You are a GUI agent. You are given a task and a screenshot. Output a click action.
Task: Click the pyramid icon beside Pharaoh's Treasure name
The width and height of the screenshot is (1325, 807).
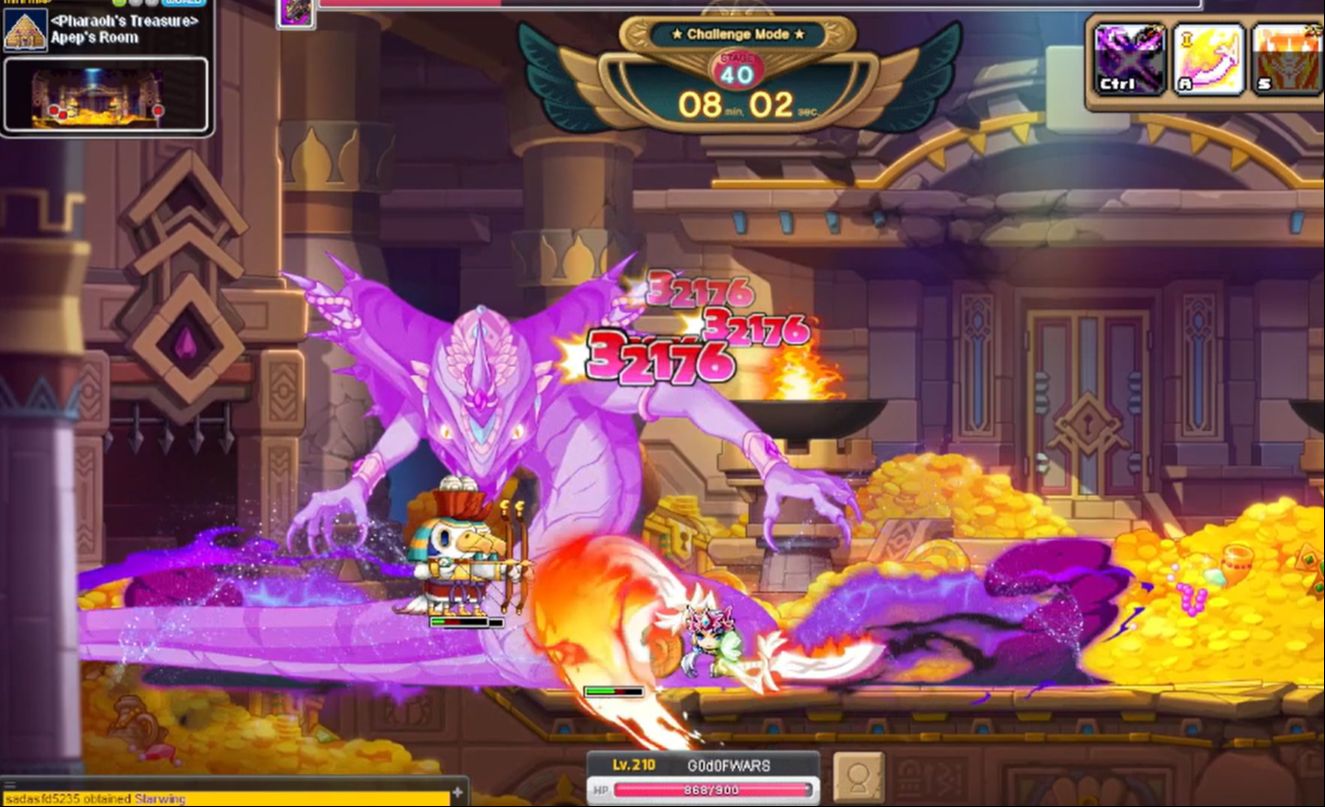[x=25, y=29]
